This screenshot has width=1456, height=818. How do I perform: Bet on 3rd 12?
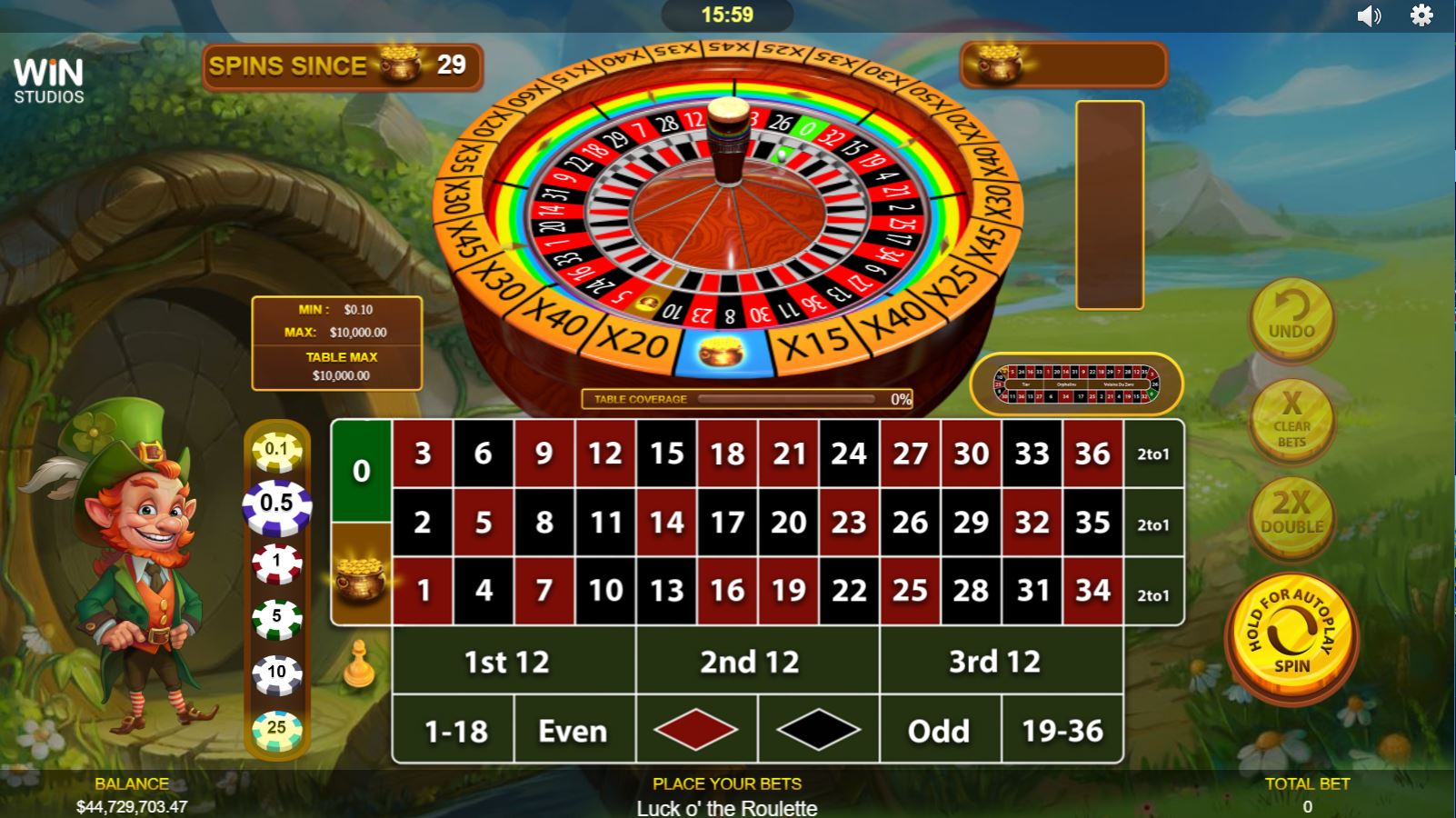[1000, 663]
